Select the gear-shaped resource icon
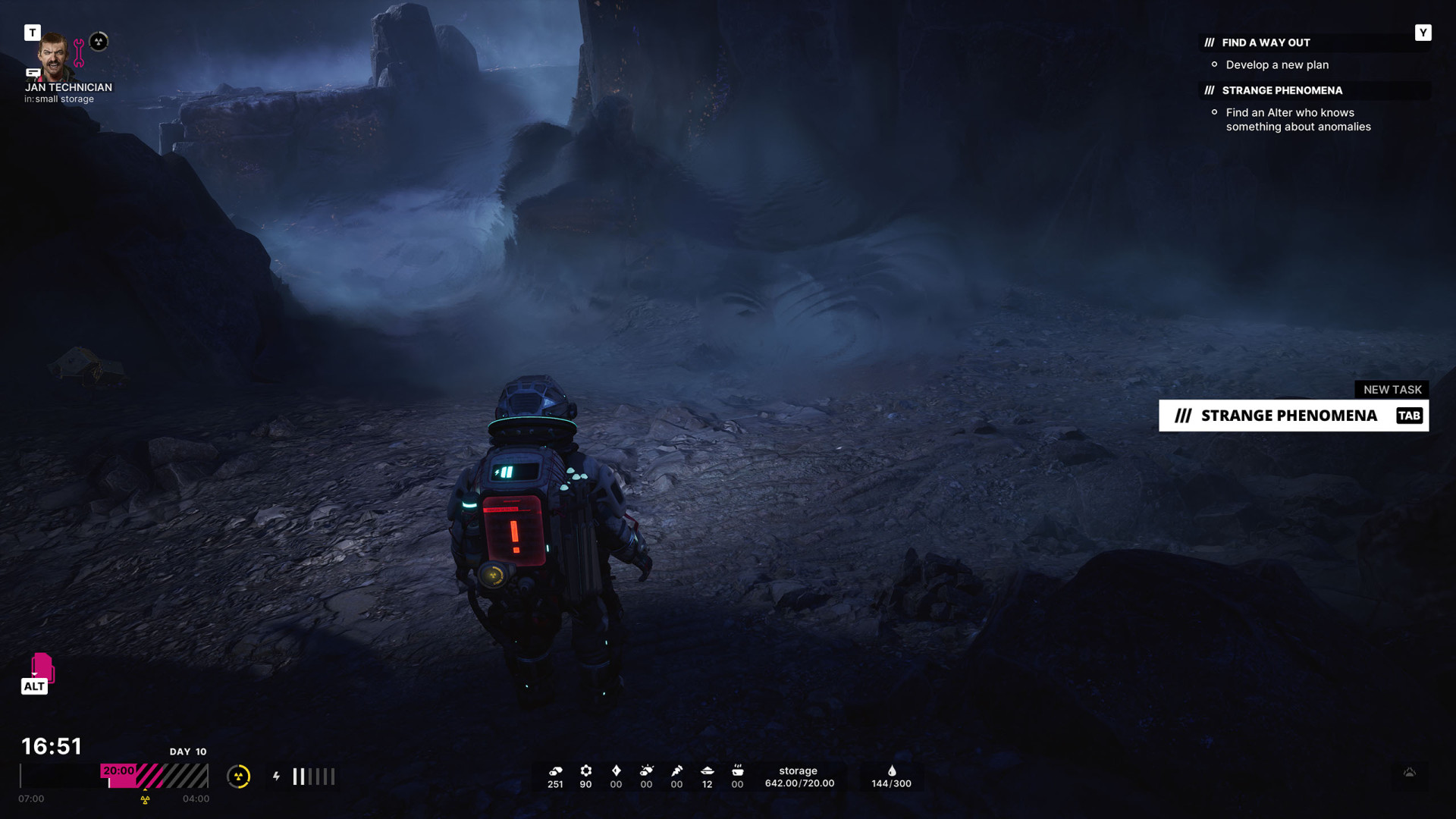 point(585,771)
